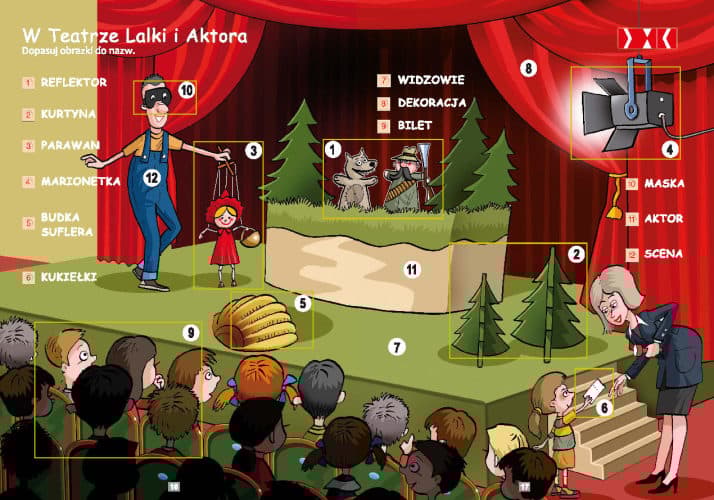
Task: Click the SCENA word label
Action: [664, 254]
